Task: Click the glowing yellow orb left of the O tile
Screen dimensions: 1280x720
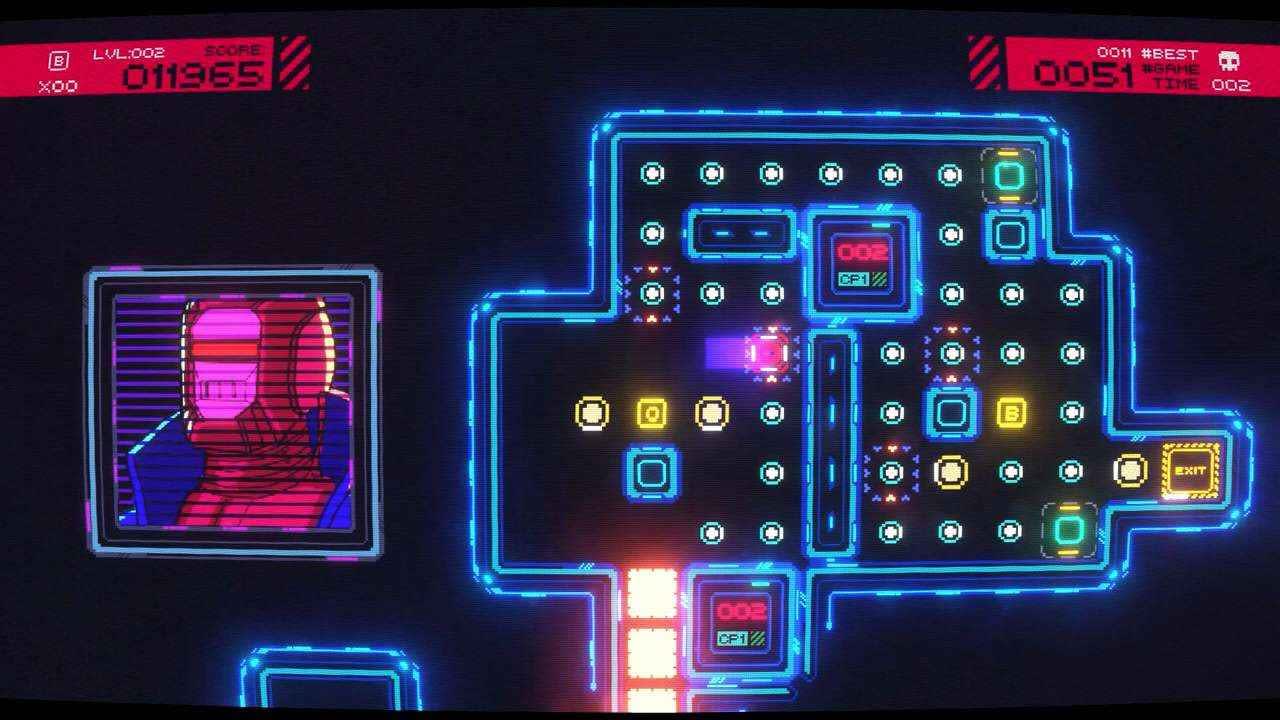Action: [592, 410]
